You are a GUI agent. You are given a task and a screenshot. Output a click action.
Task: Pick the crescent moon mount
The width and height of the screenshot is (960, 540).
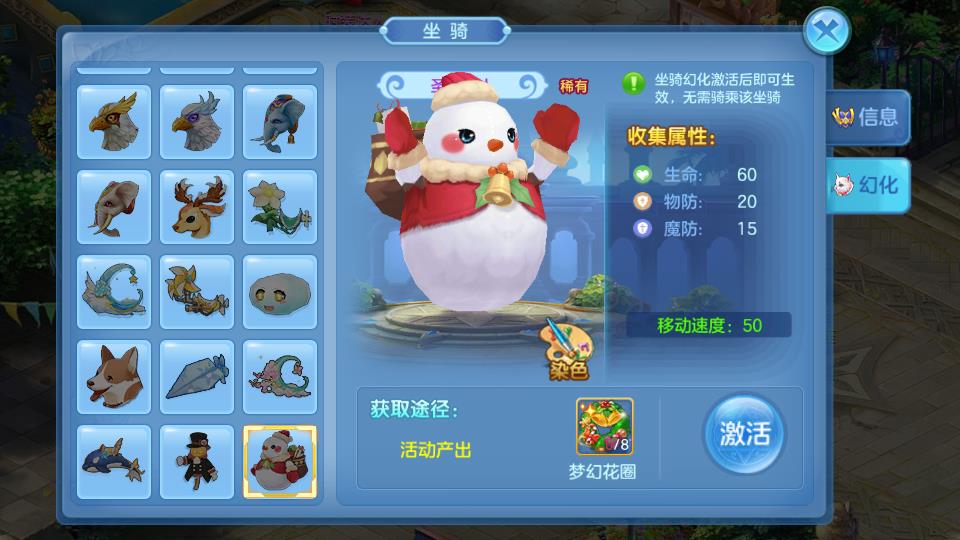(114, 292)
